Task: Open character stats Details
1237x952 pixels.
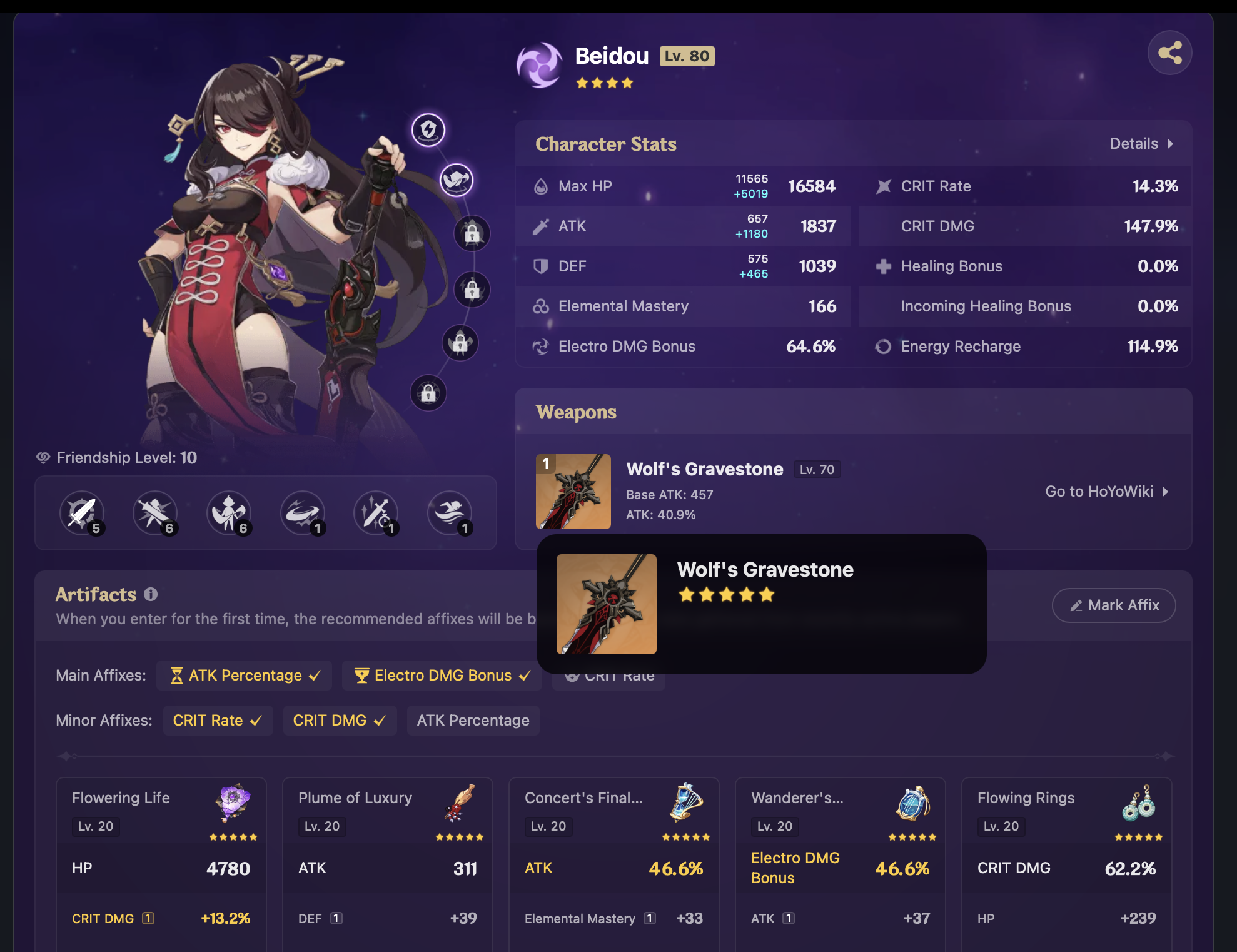Action: tap(1141, 144)
